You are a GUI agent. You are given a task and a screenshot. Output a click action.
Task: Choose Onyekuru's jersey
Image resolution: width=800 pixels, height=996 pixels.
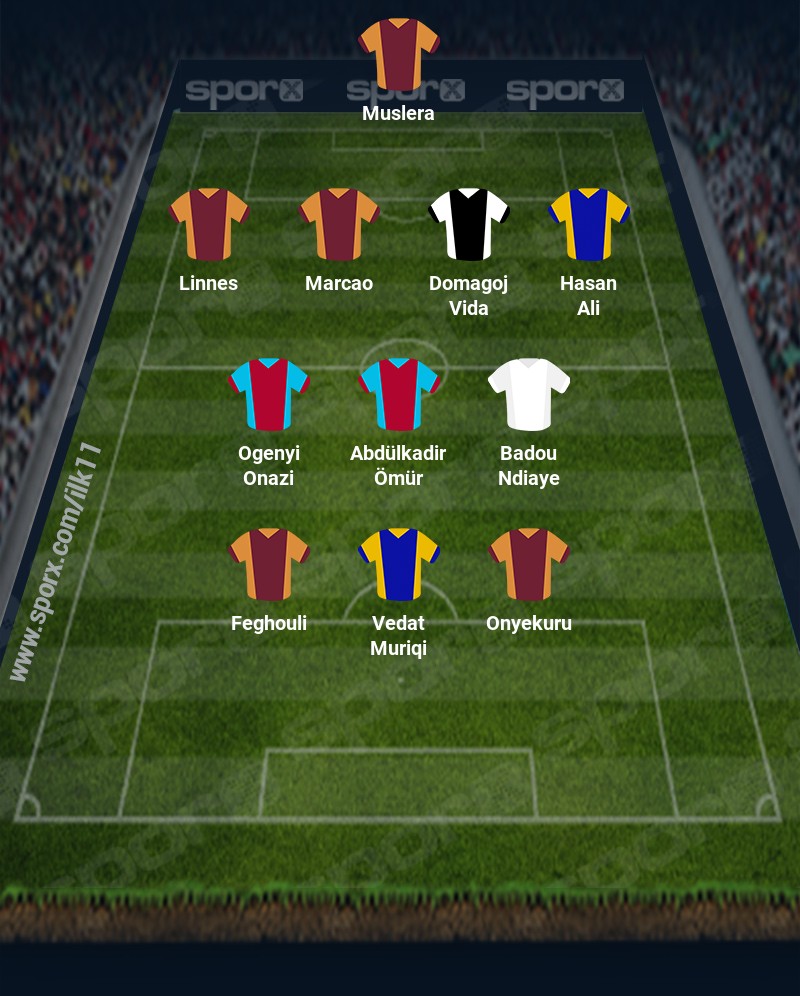529,564
